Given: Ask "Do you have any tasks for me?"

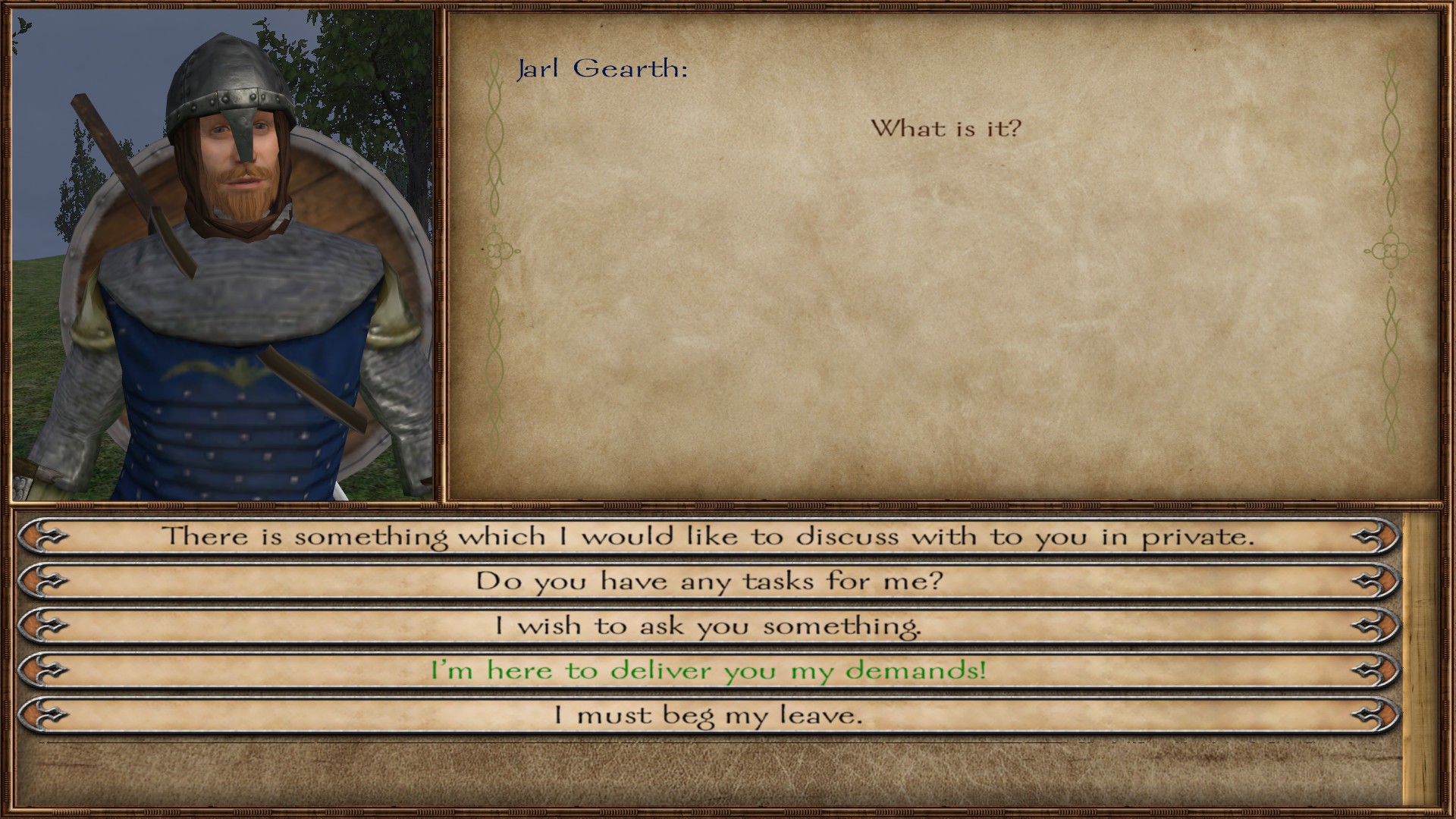Looking at the screenshot, I should coord(708,582).
